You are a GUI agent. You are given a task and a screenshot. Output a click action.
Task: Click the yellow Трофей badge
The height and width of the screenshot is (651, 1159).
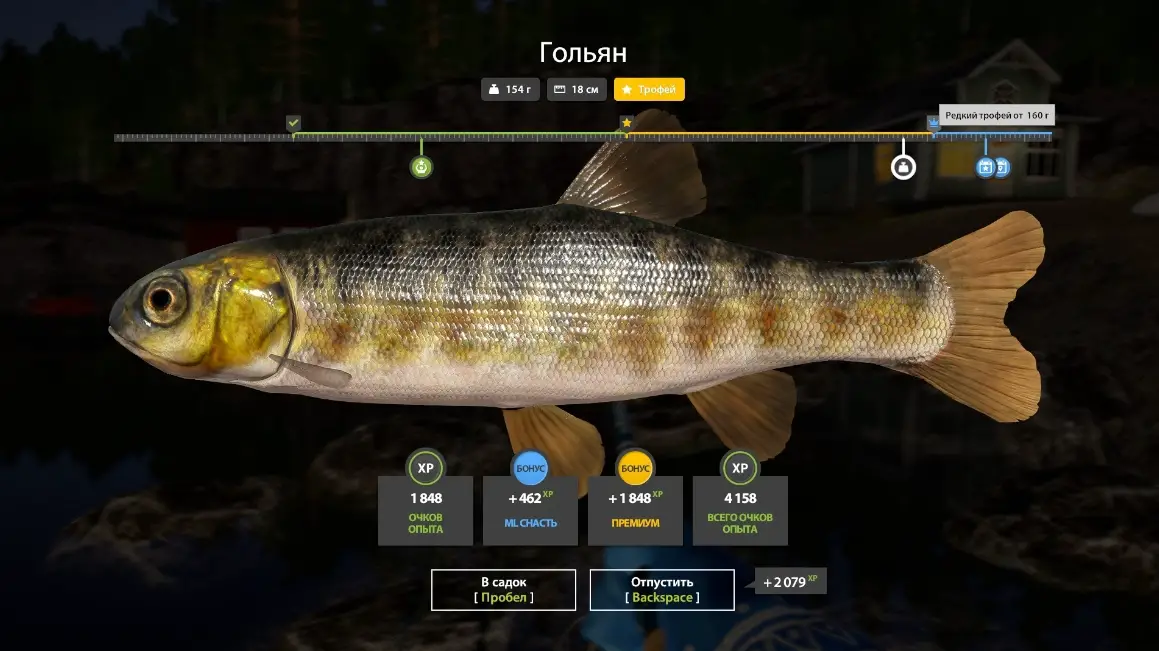point(649,90)
